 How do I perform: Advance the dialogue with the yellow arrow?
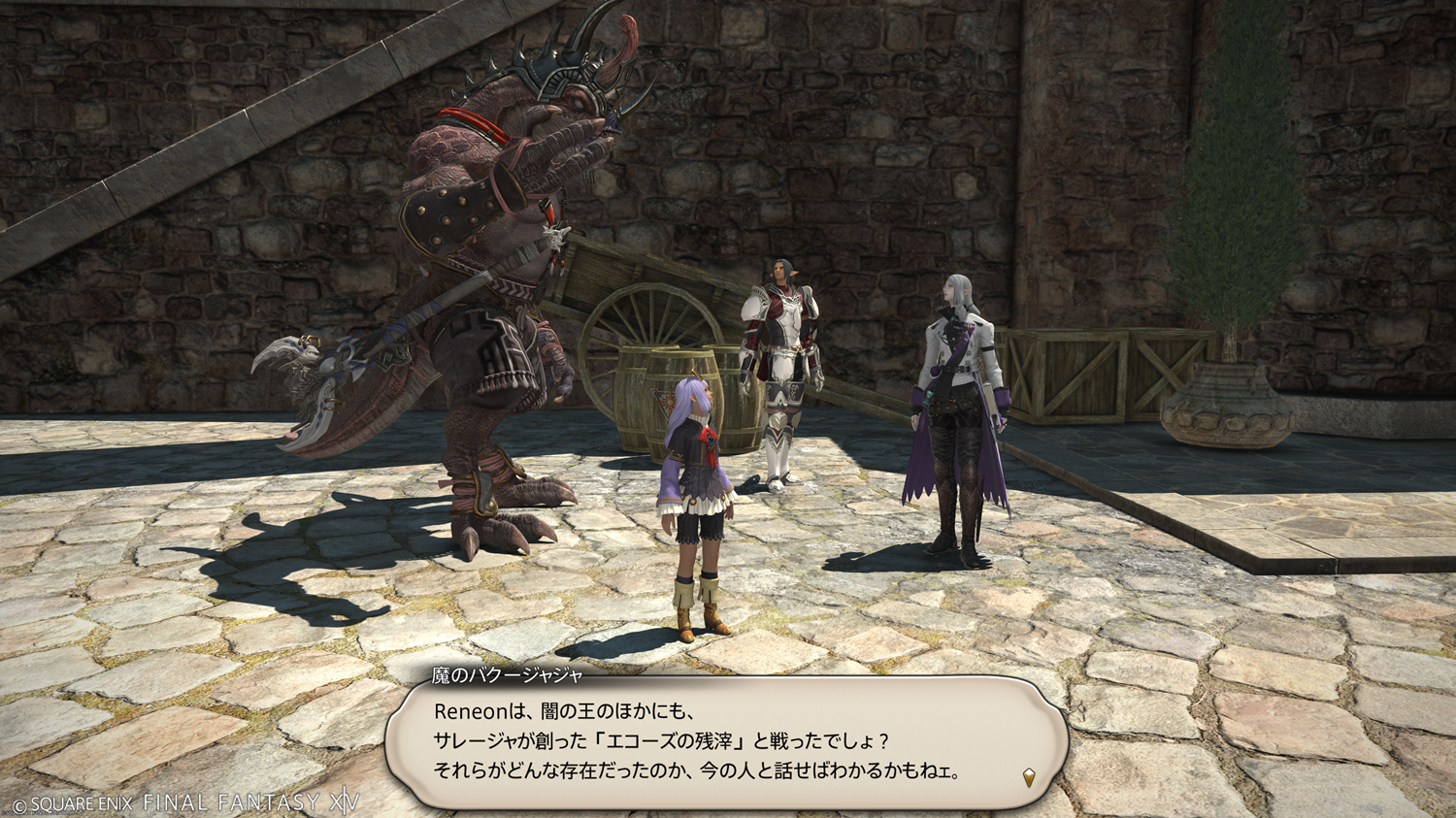click(x=1029, y=776)
